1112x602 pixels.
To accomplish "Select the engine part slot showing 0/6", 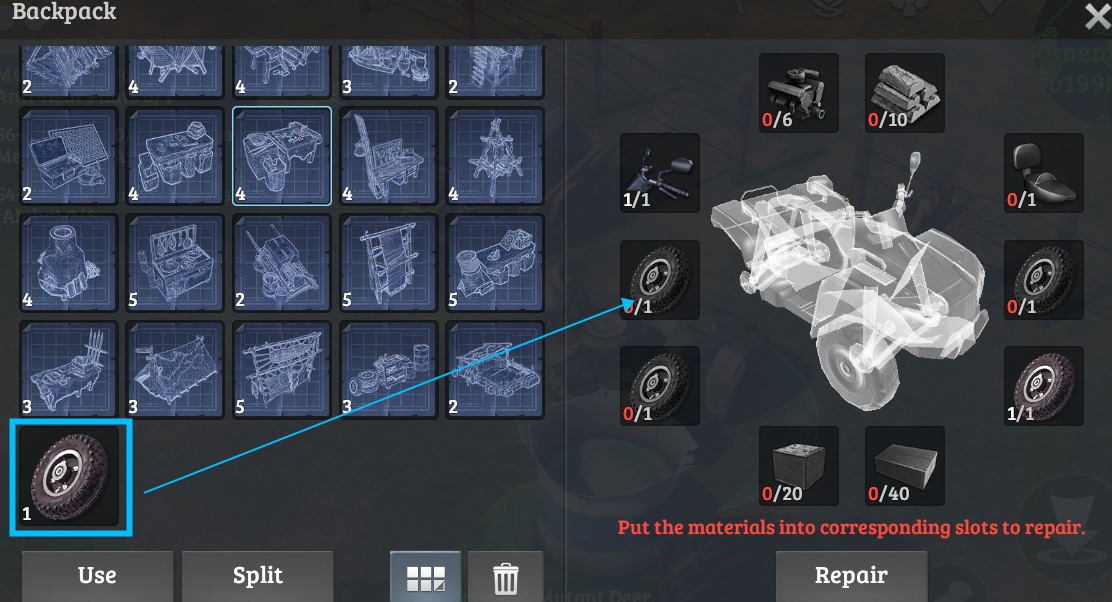I will (798, 93).
